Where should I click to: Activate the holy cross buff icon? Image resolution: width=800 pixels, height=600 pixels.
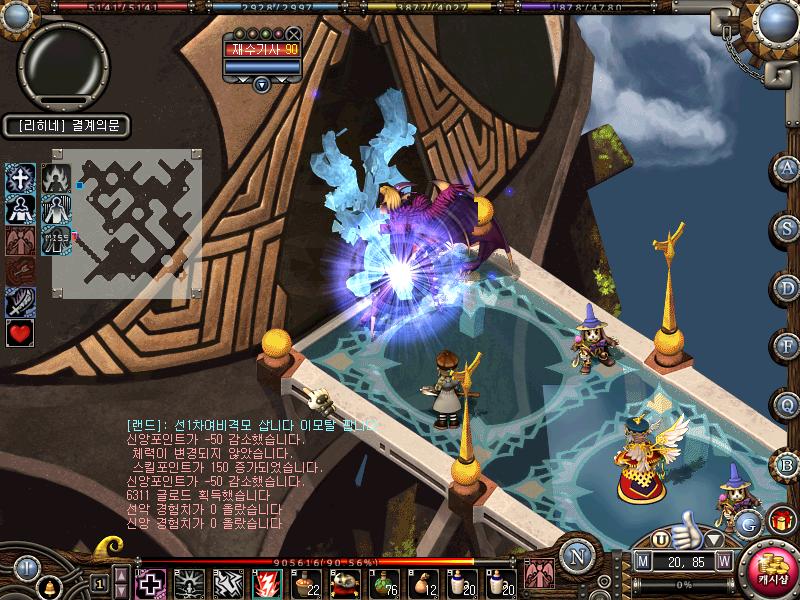(x=21, y=179)
